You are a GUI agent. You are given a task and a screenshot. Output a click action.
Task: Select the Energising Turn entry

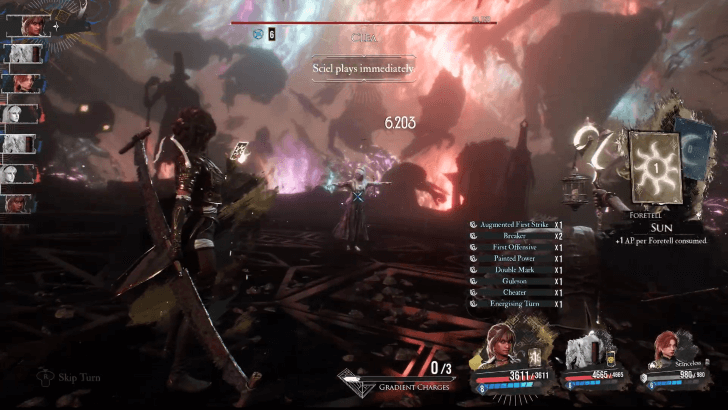(x=516, y=304)
